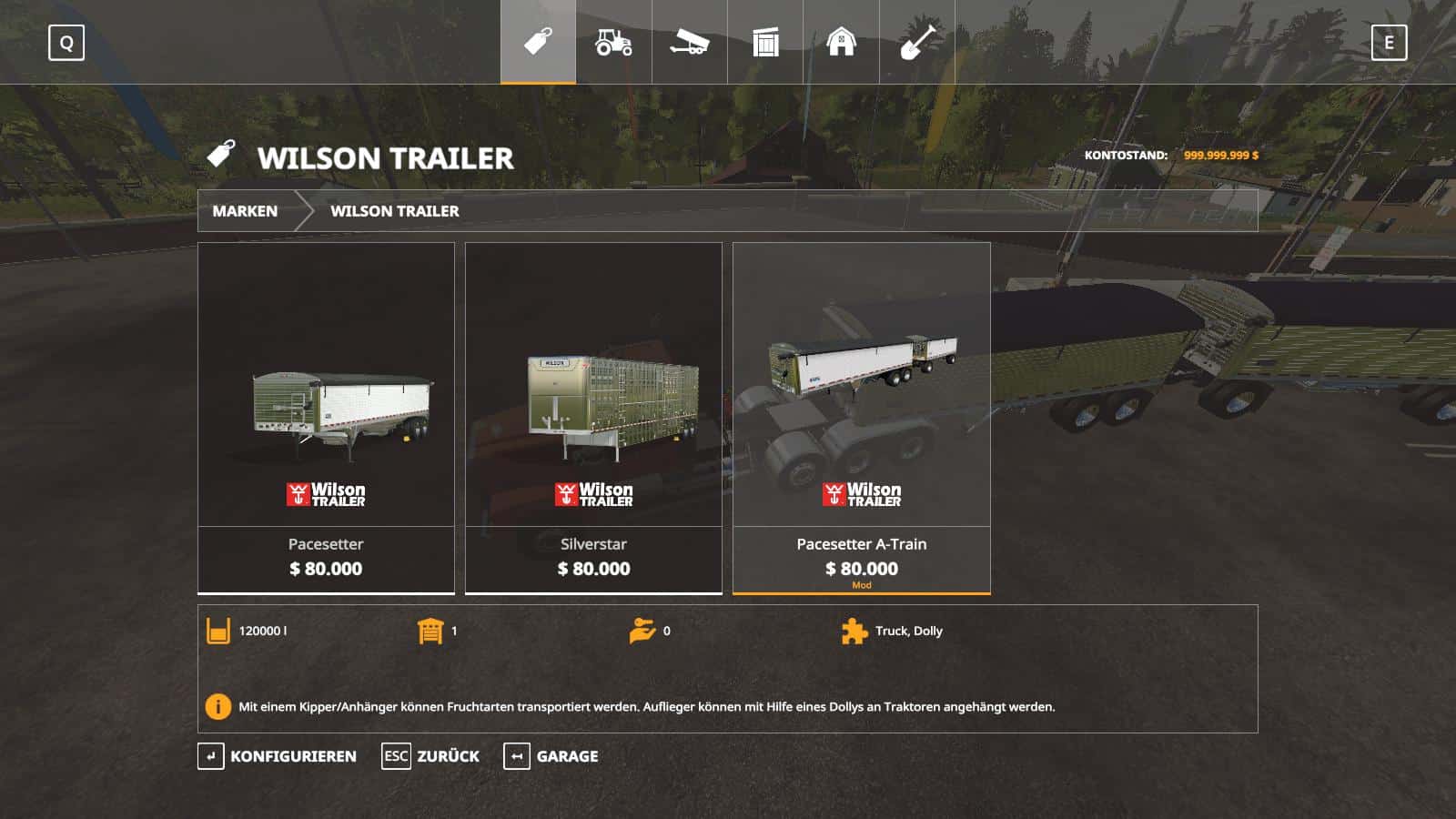Click the puzzle piece icon beside Truck, Dolly
The width and height of the screenshot is (1456, 819).
pyautogui.click(x=853, y=631)
